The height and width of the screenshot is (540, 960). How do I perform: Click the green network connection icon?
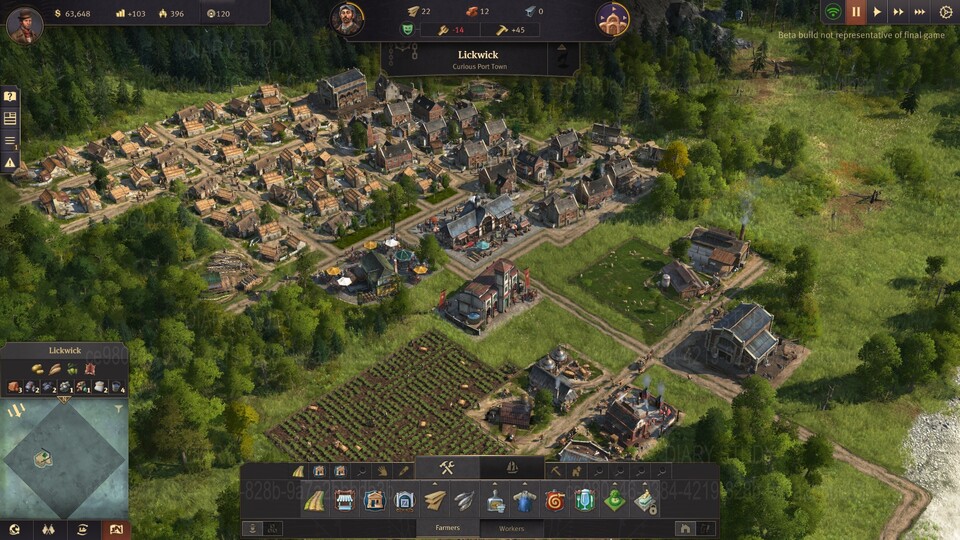pos(832,12)
